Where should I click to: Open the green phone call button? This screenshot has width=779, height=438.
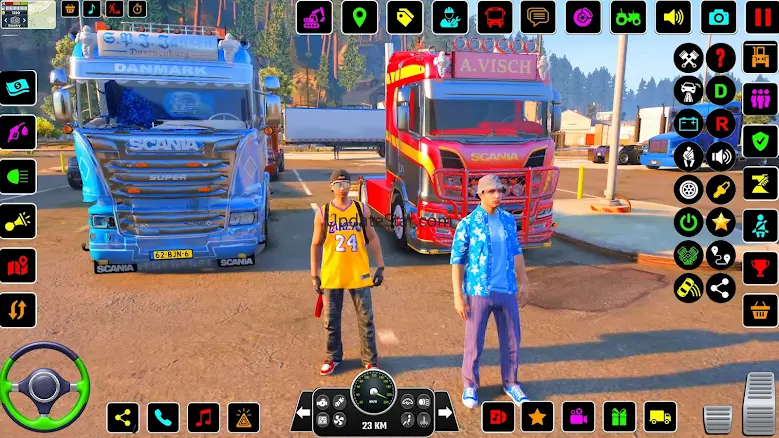163,417
